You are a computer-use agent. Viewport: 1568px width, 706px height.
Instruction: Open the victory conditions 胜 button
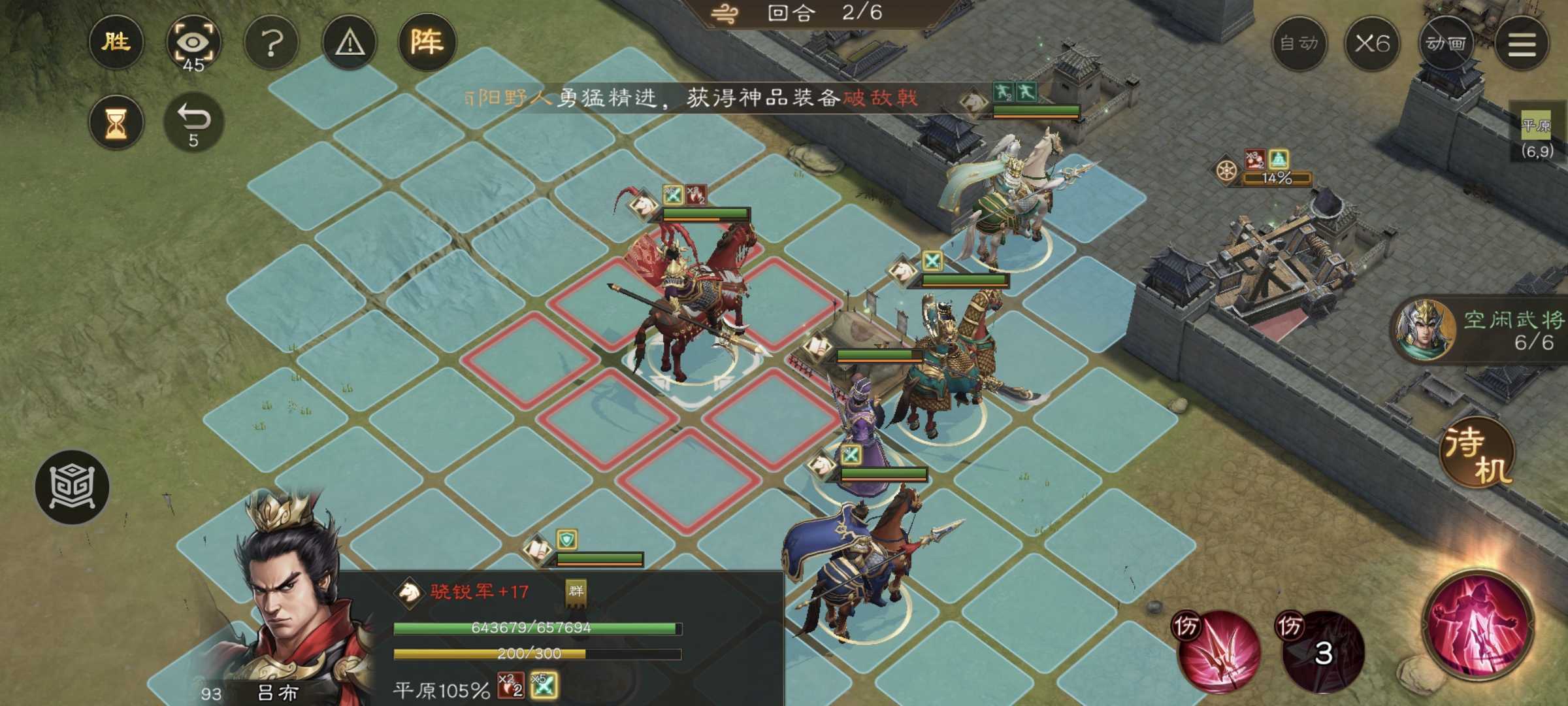tap(116, 42)
